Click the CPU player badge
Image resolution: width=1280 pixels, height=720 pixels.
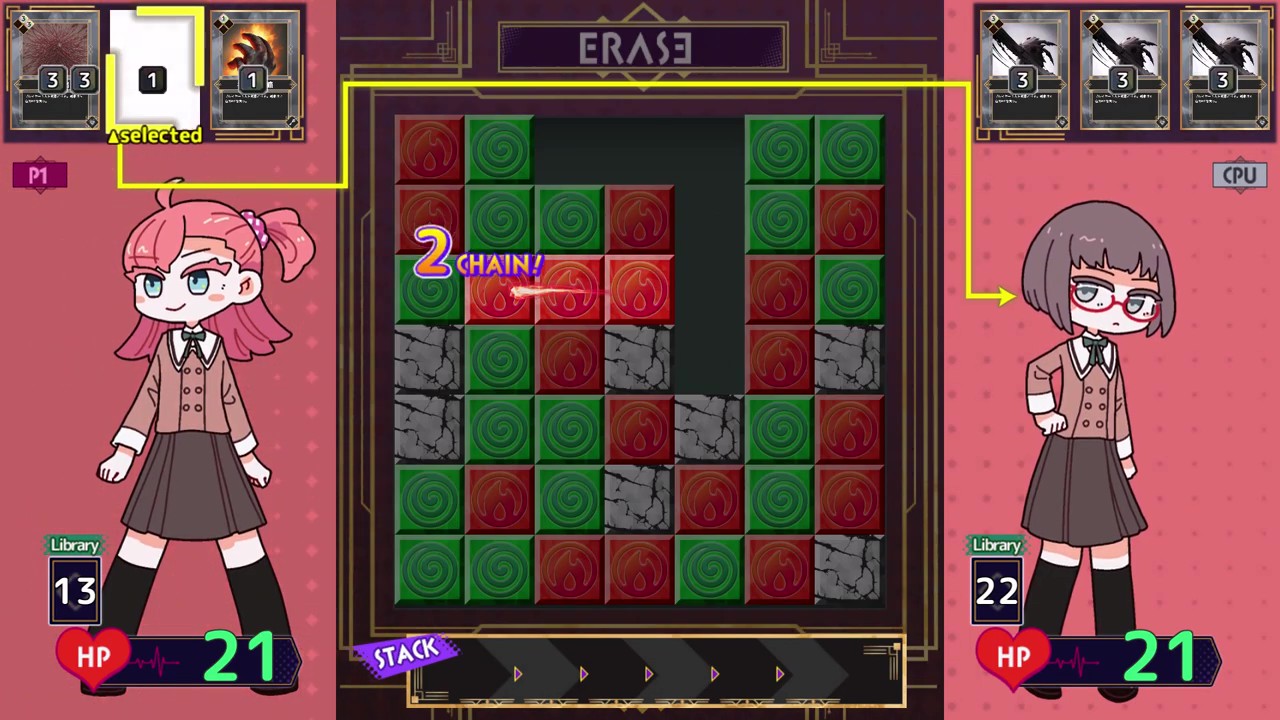tap(1240, 175)
